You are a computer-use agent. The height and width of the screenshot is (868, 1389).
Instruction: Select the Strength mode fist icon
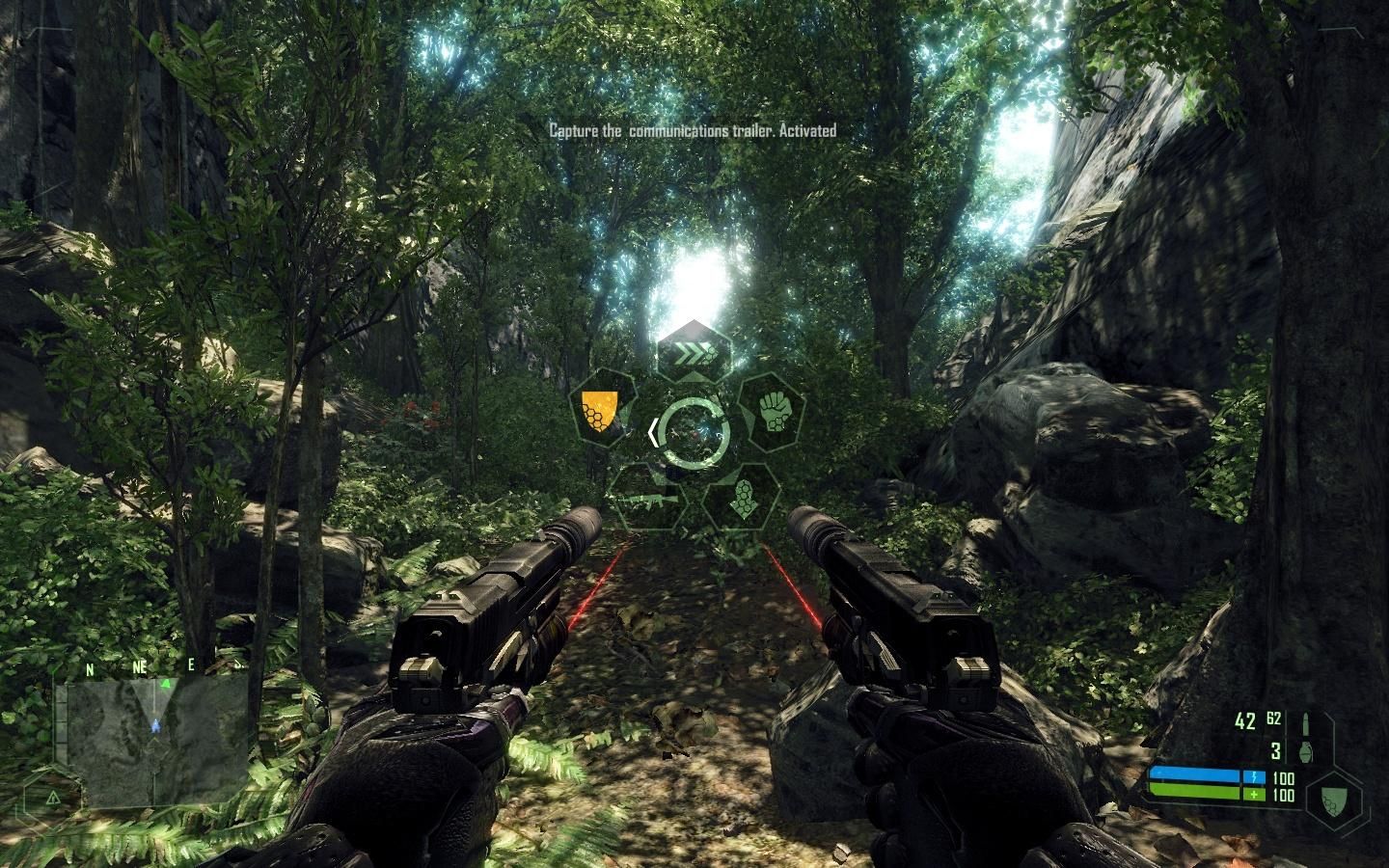click(774, 412)
